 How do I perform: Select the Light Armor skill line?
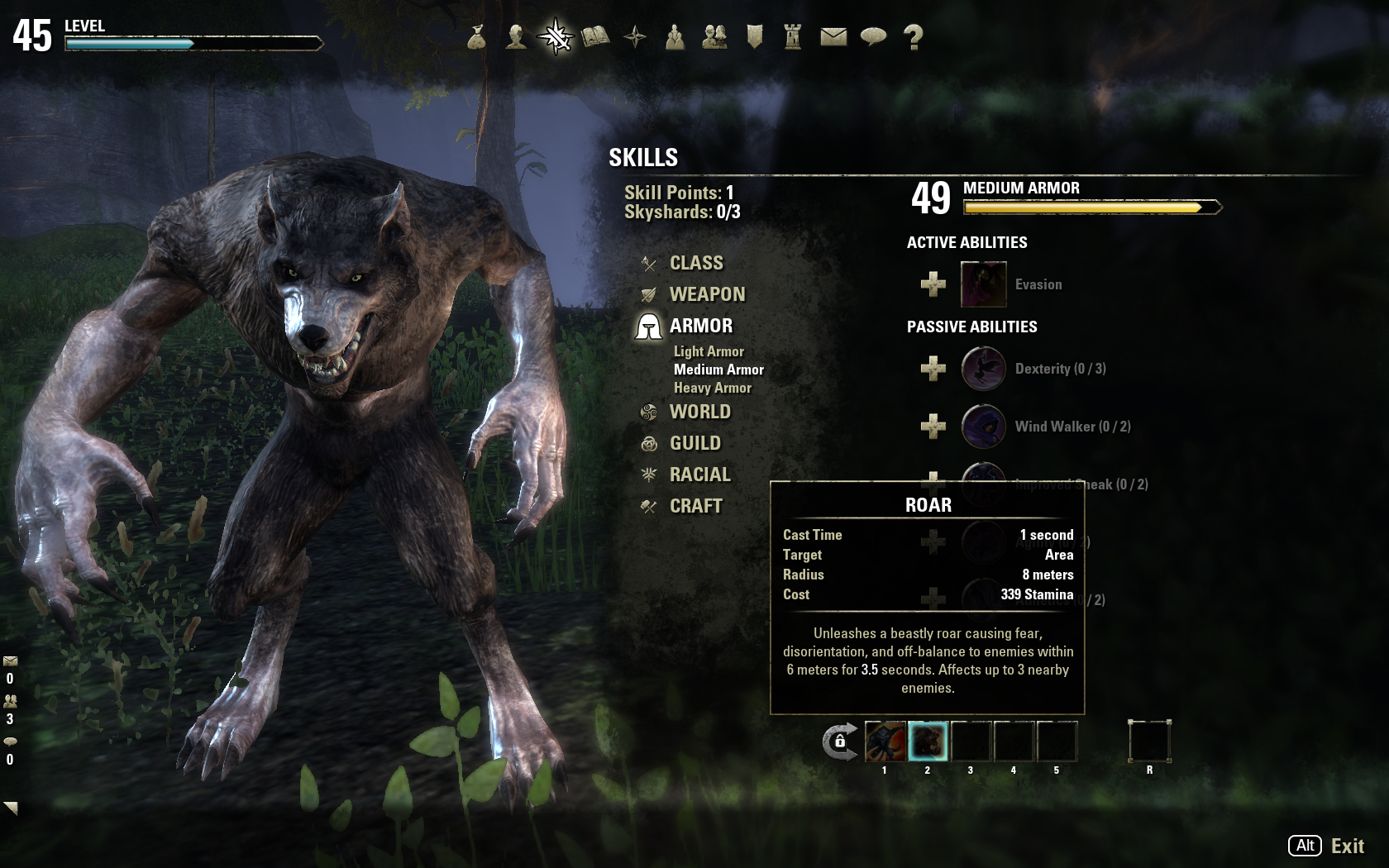click(x=709, y=351)
